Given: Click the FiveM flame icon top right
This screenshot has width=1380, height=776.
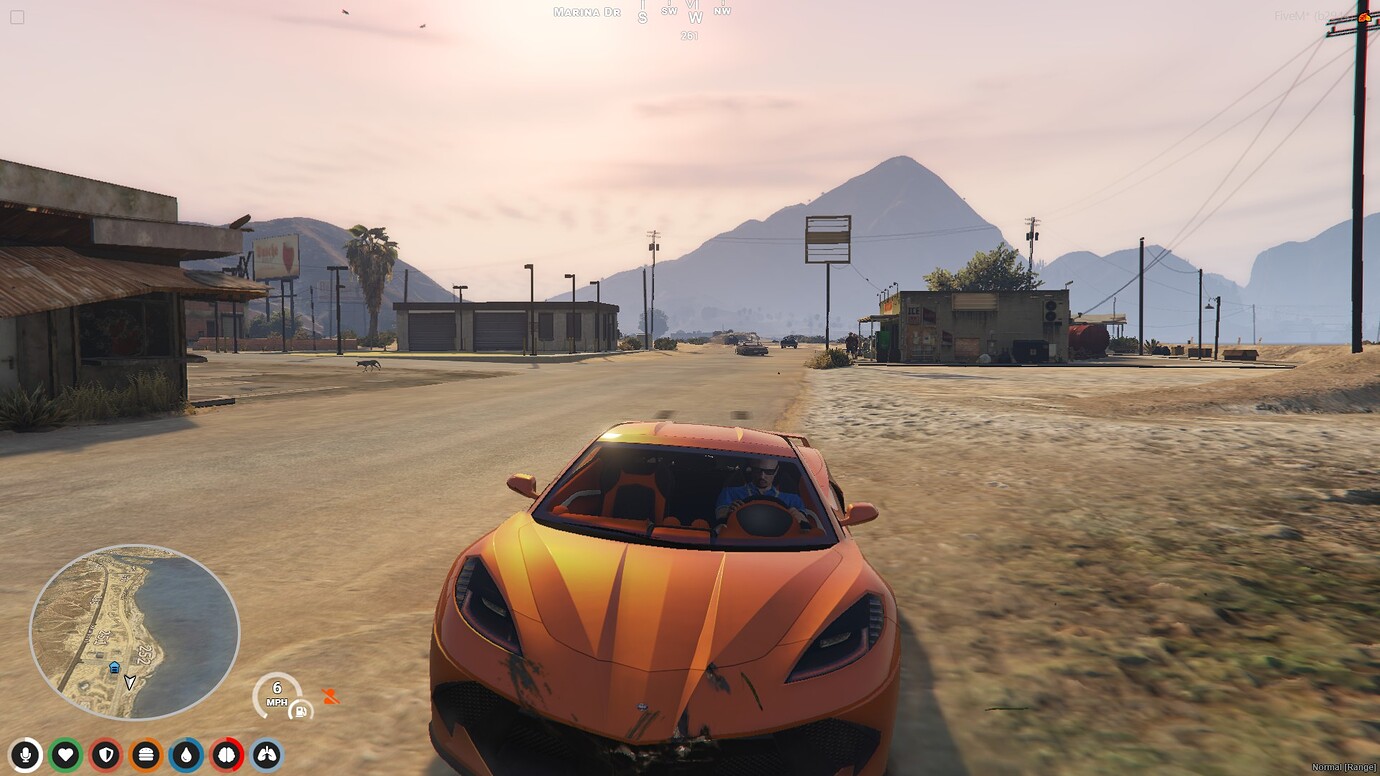Looking at the screenshot, I should click(1364, 17).
